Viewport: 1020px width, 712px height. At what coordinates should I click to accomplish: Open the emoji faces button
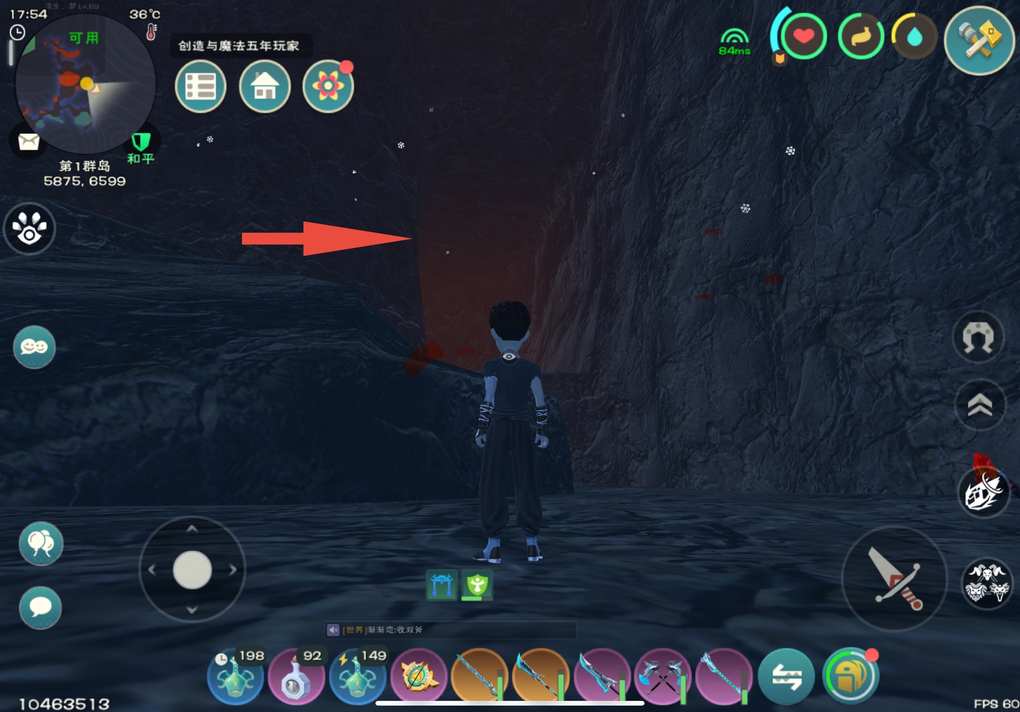click(34, 347)
